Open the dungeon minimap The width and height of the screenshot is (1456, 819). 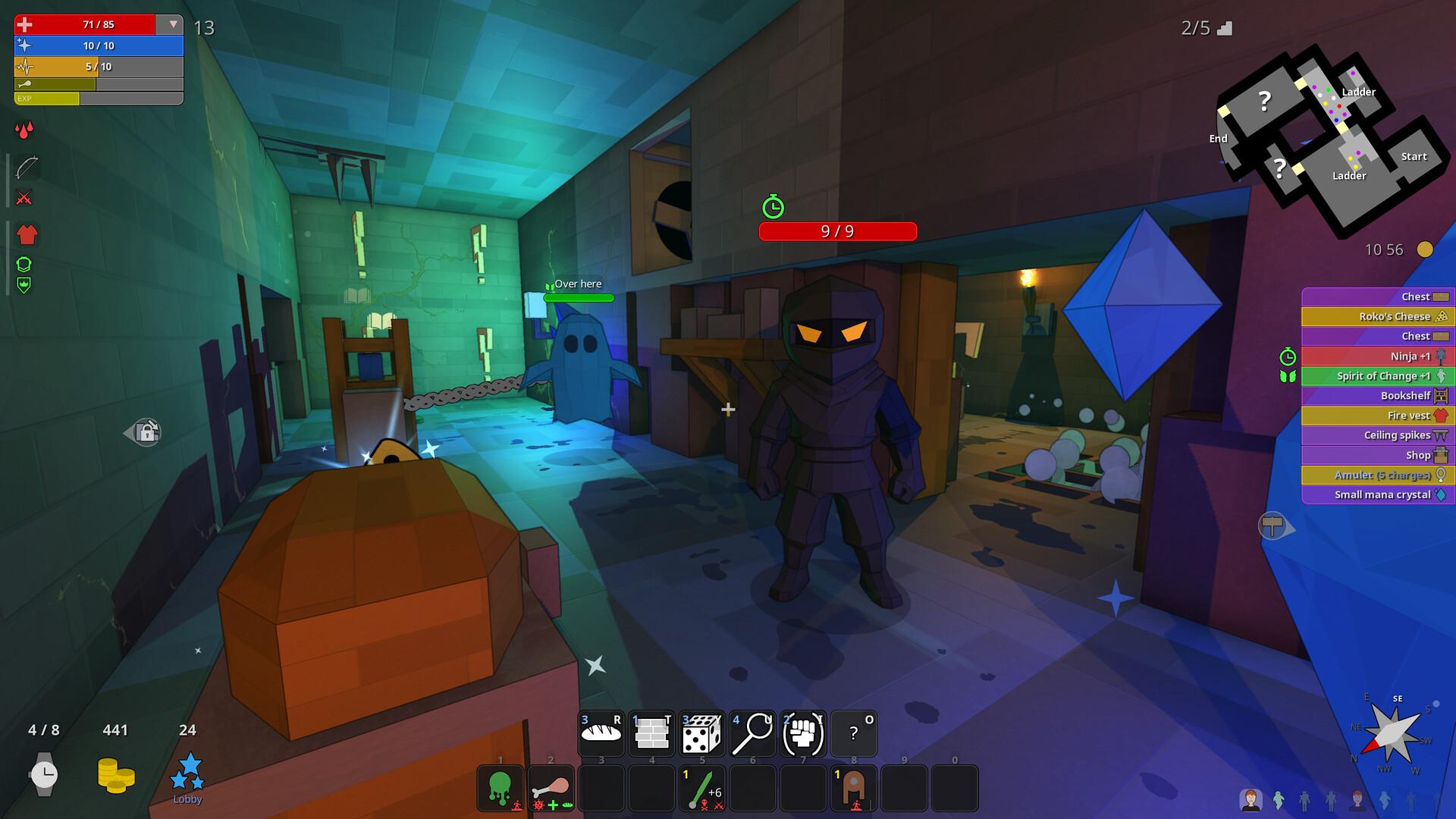pyautogui.click(x=1323, y=136)
